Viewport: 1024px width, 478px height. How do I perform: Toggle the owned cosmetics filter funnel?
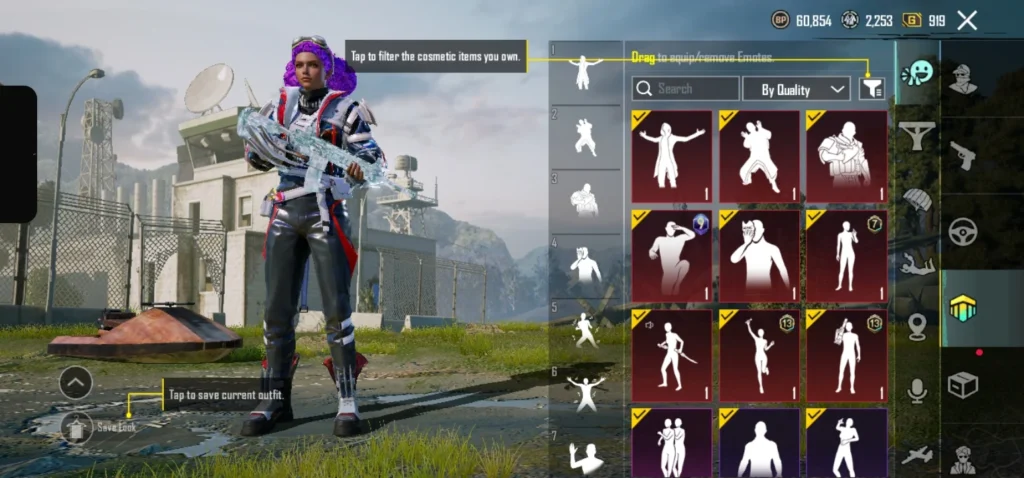tap(872, 89)
